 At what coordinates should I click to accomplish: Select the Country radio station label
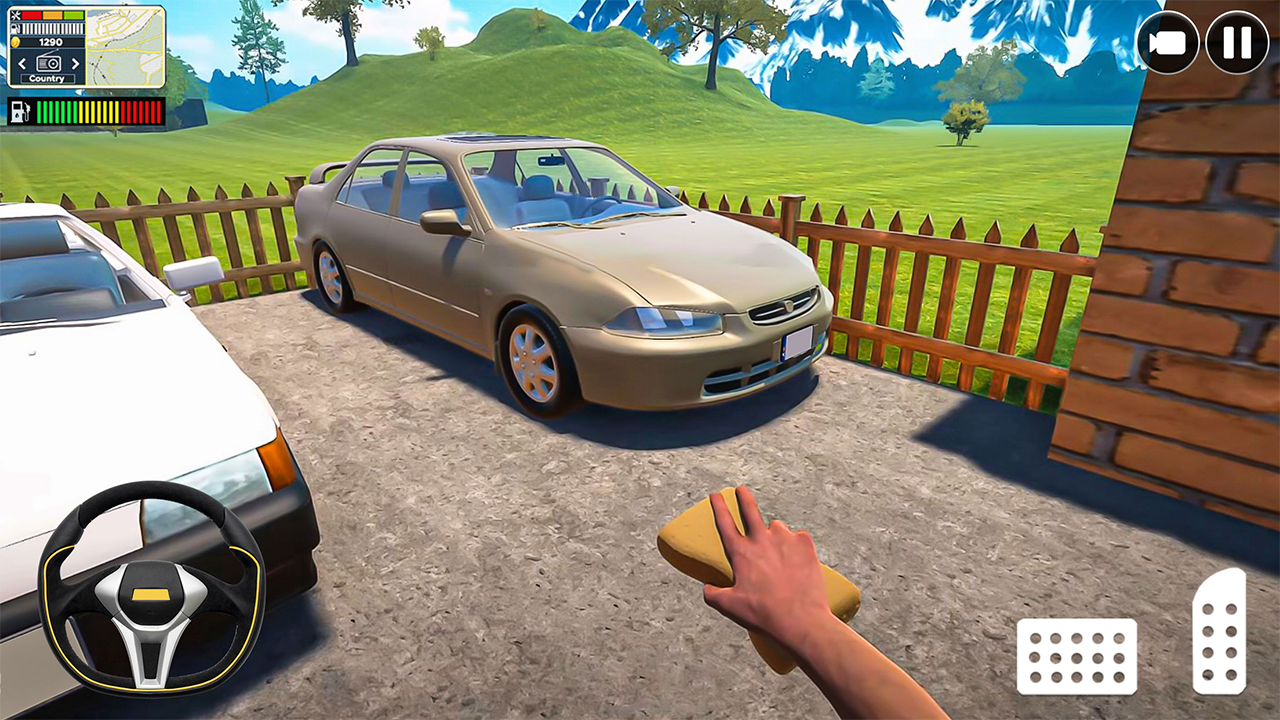click(47, 78)
